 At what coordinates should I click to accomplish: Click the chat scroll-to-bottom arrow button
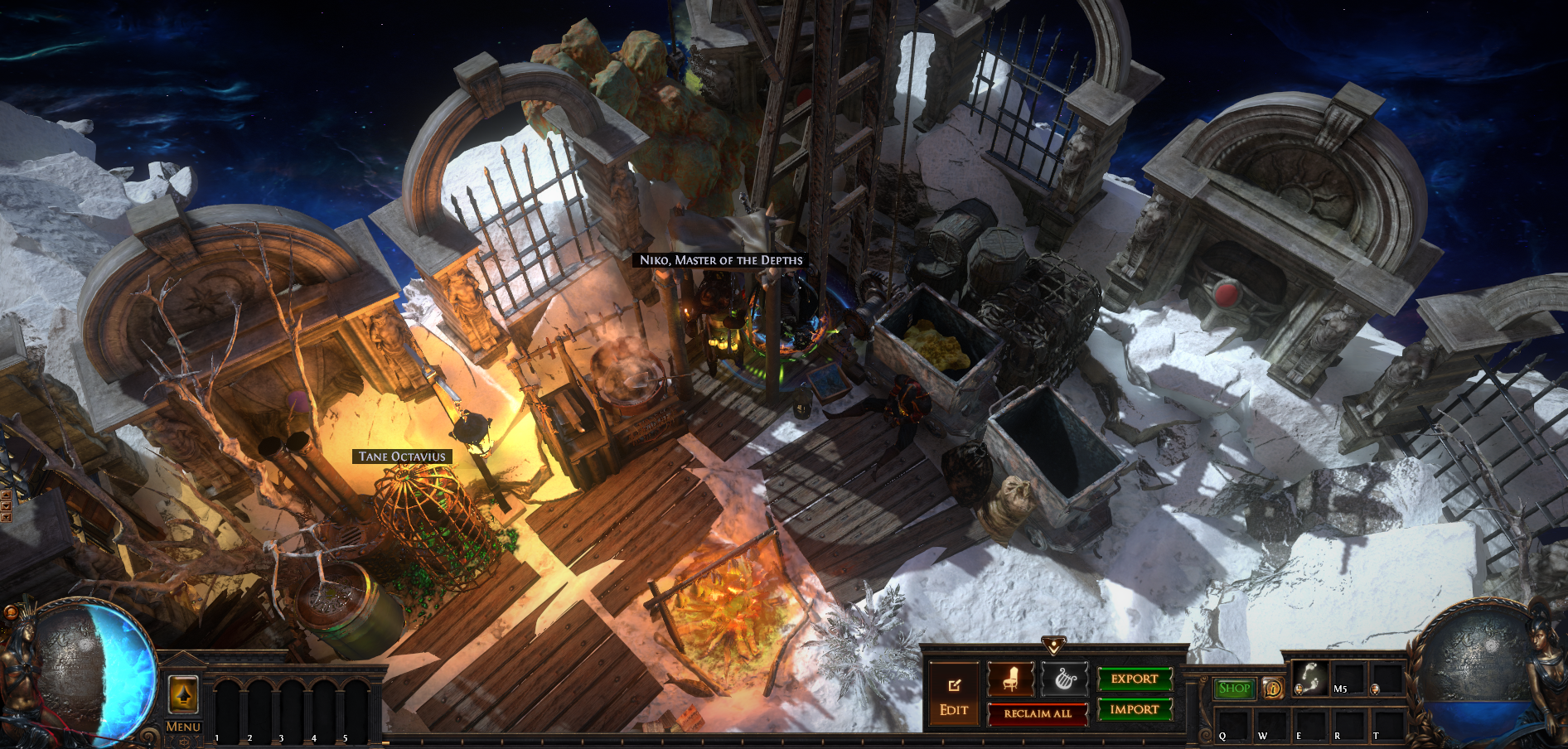pos(6,517)
